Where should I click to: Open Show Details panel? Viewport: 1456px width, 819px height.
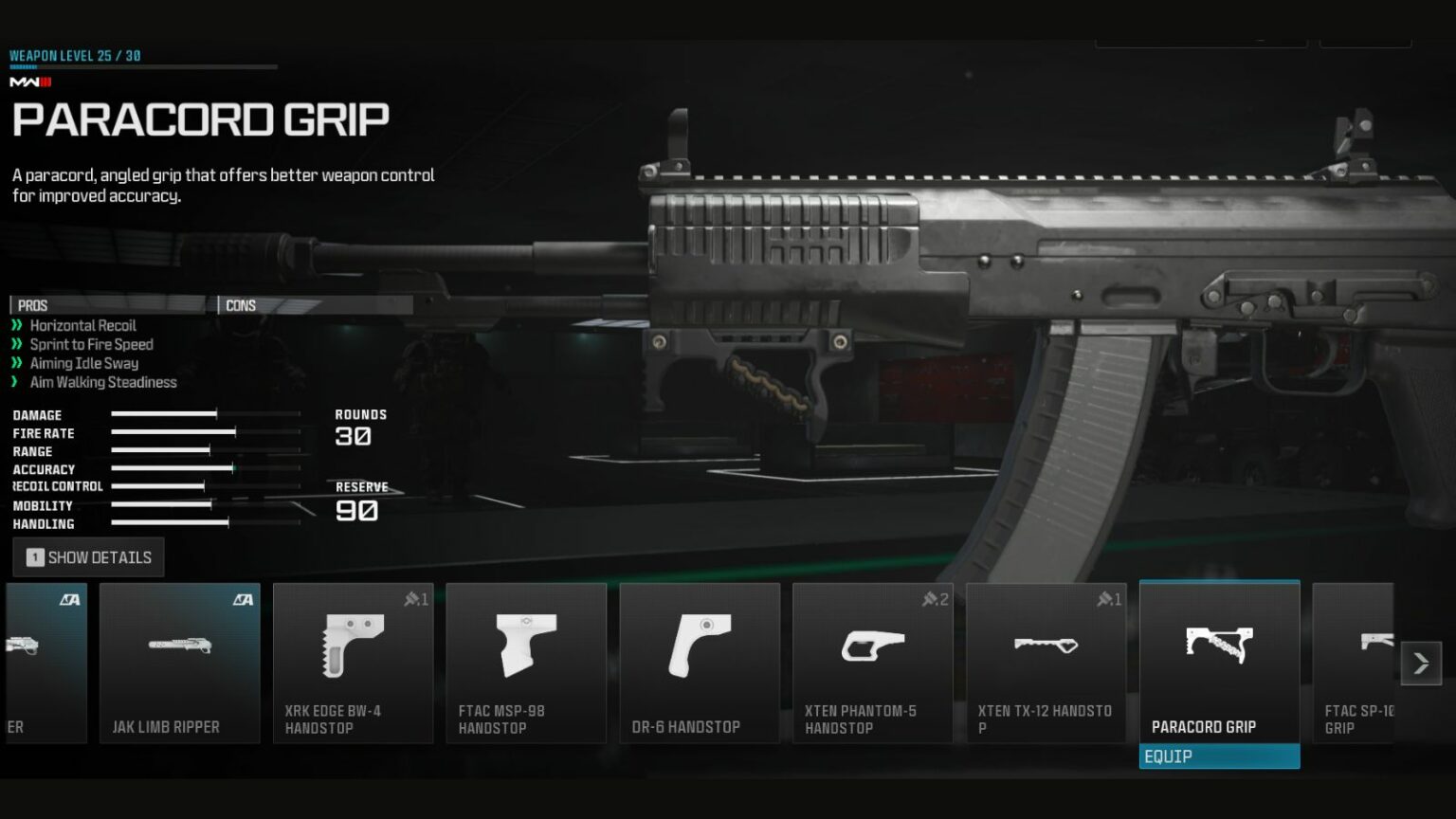tap(87, 556)
